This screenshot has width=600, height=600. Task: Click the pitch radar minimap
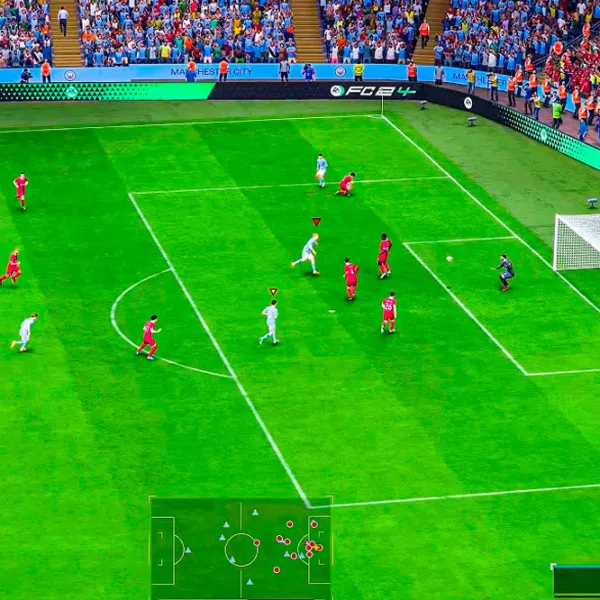pyautogui.click(x=241, y=548)
